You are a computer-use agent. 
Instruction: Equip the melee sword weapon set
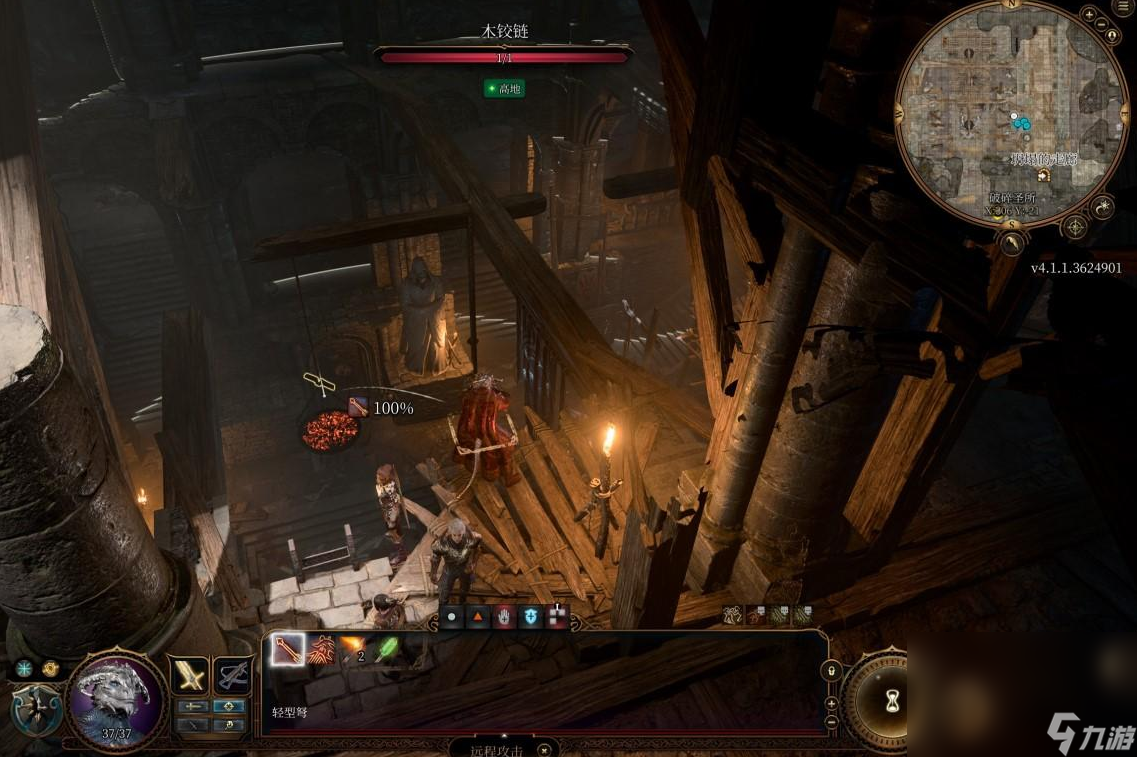tap(189, 677)
